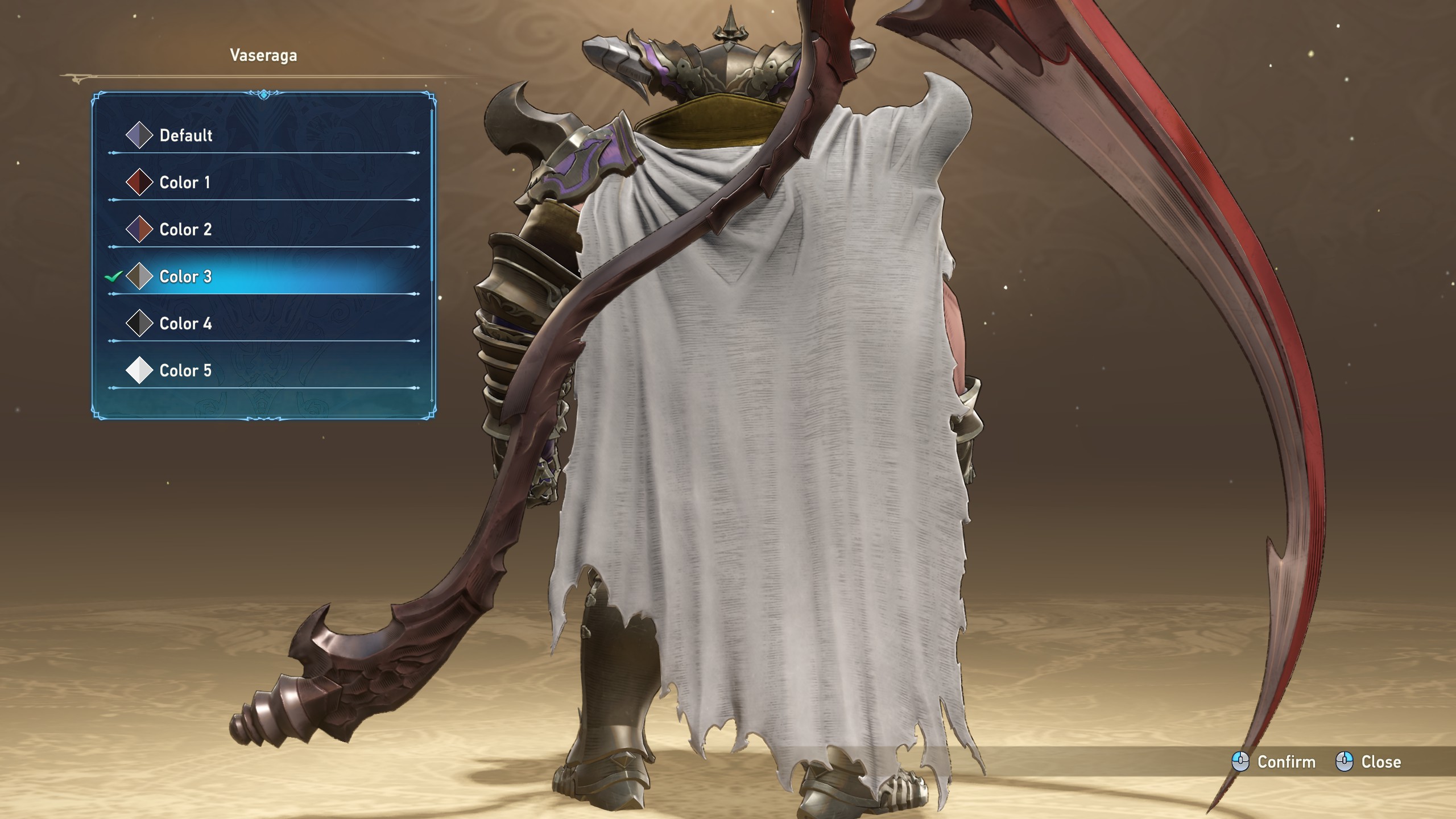Switch to Color 4 palette

tap(185, 324)
